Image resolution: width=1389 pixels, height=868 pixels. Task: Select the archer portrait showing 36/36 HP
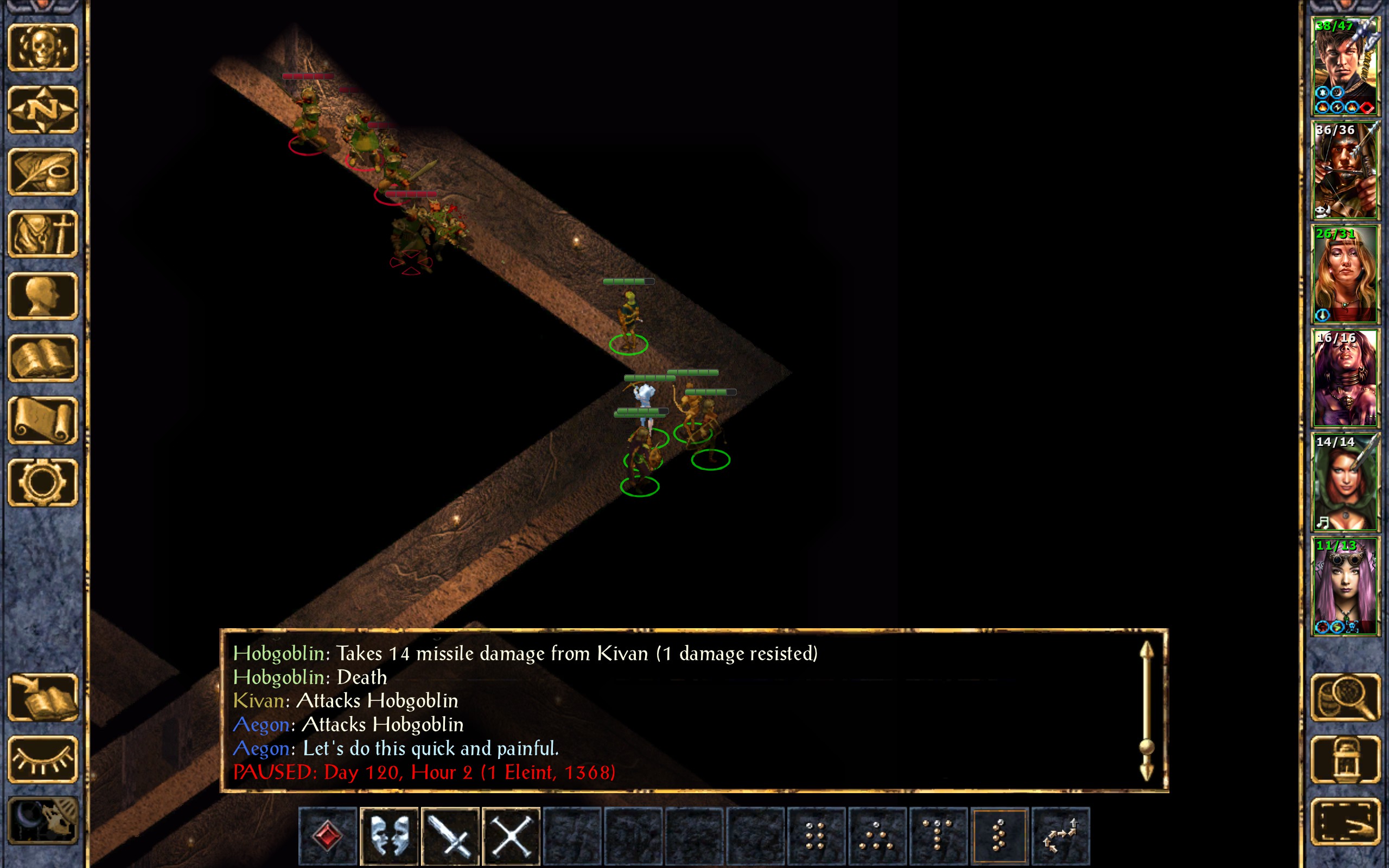tap(1345, 170)
